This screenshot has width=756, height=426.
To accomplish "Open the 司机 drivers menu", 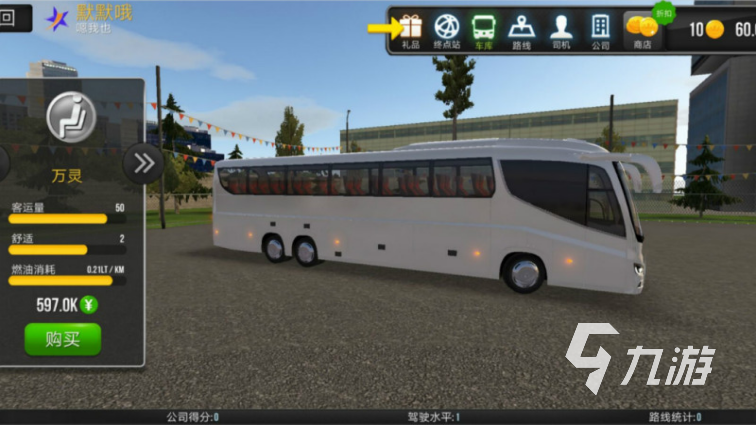I will coord(561,30).
